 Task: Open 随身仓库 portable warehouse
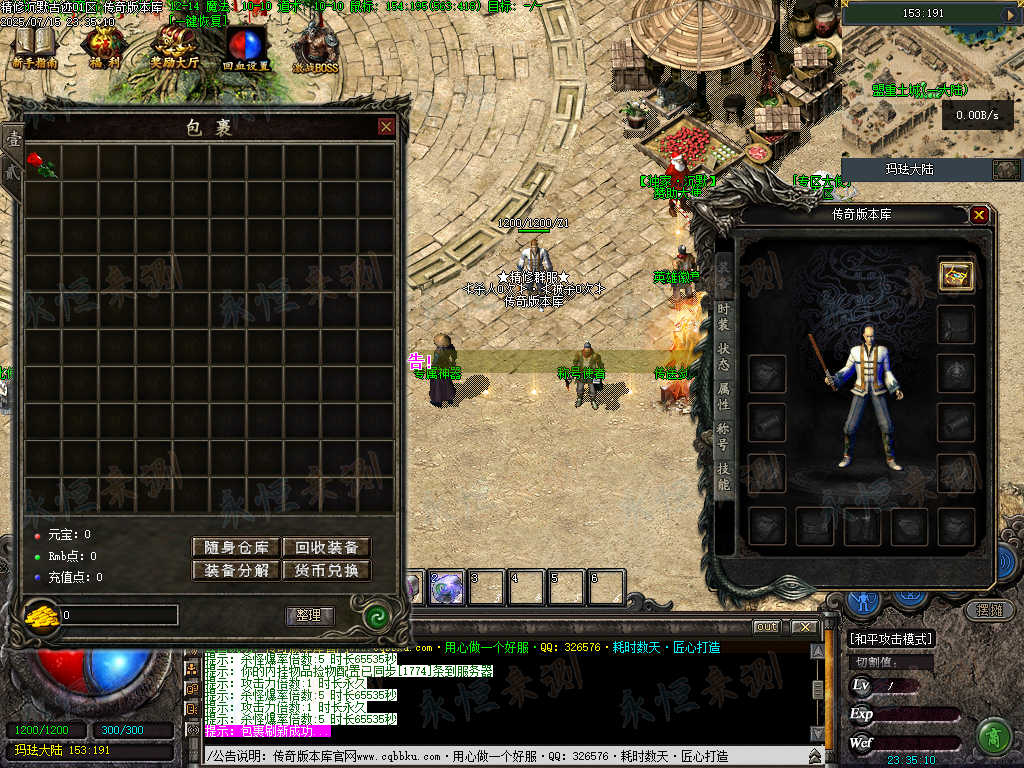pyautogui.click(x=236, y=547)
